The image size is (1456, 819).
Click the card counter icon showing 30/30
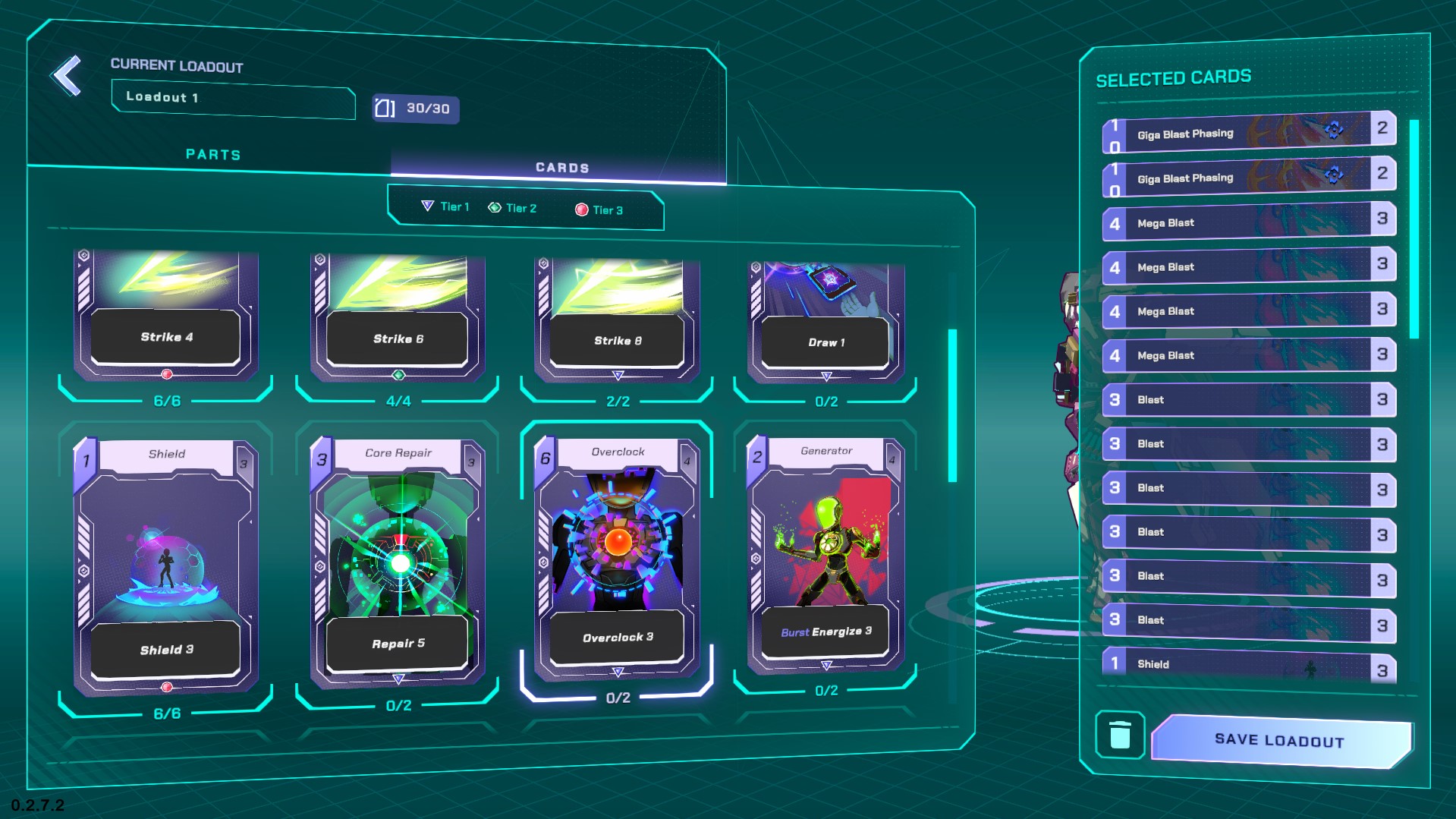point(414,109)
